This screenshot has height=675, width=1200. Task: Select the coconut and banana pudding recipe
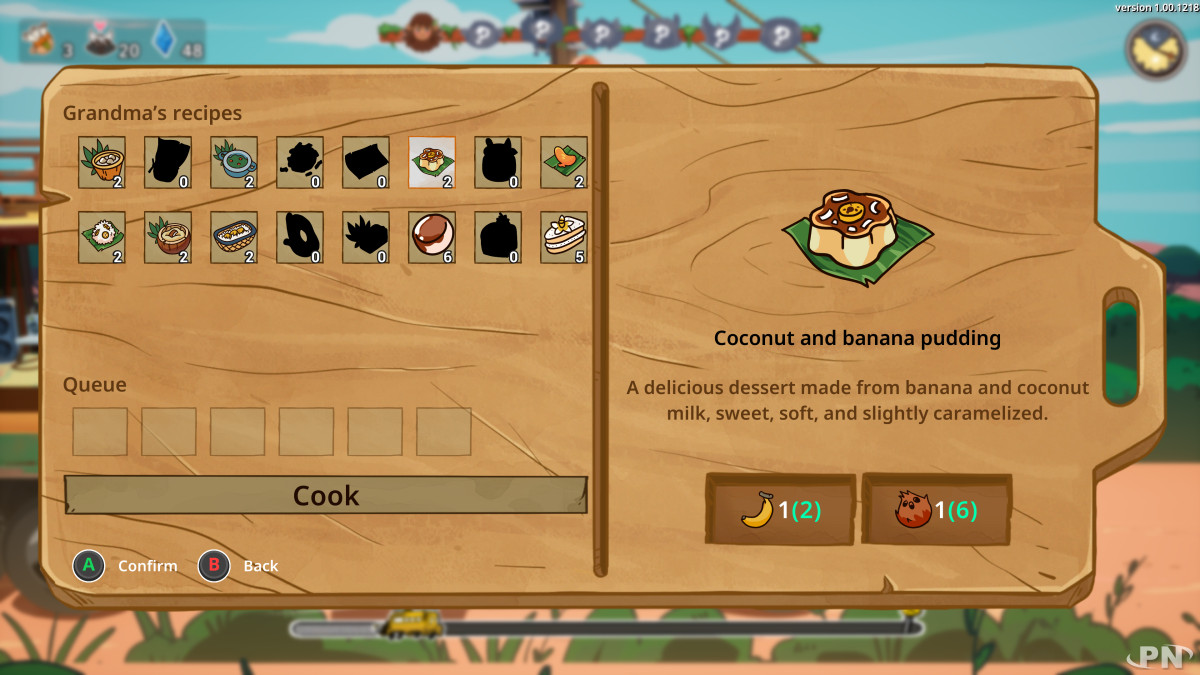coord(432,162)
